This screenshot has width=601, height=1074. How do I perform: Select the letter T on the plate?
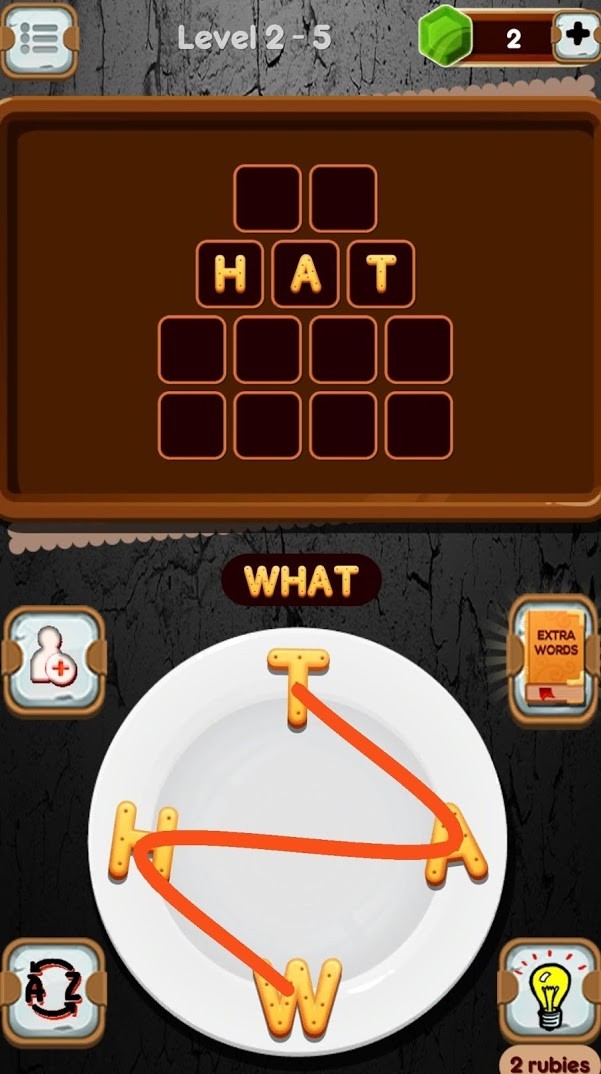click(297, 685)
